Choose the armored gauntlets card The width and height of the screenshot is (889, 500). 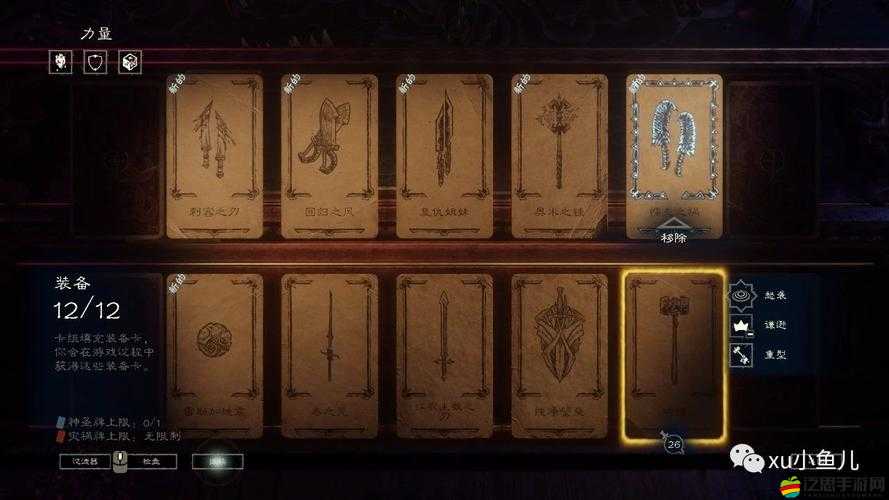[x=329, y=155]
